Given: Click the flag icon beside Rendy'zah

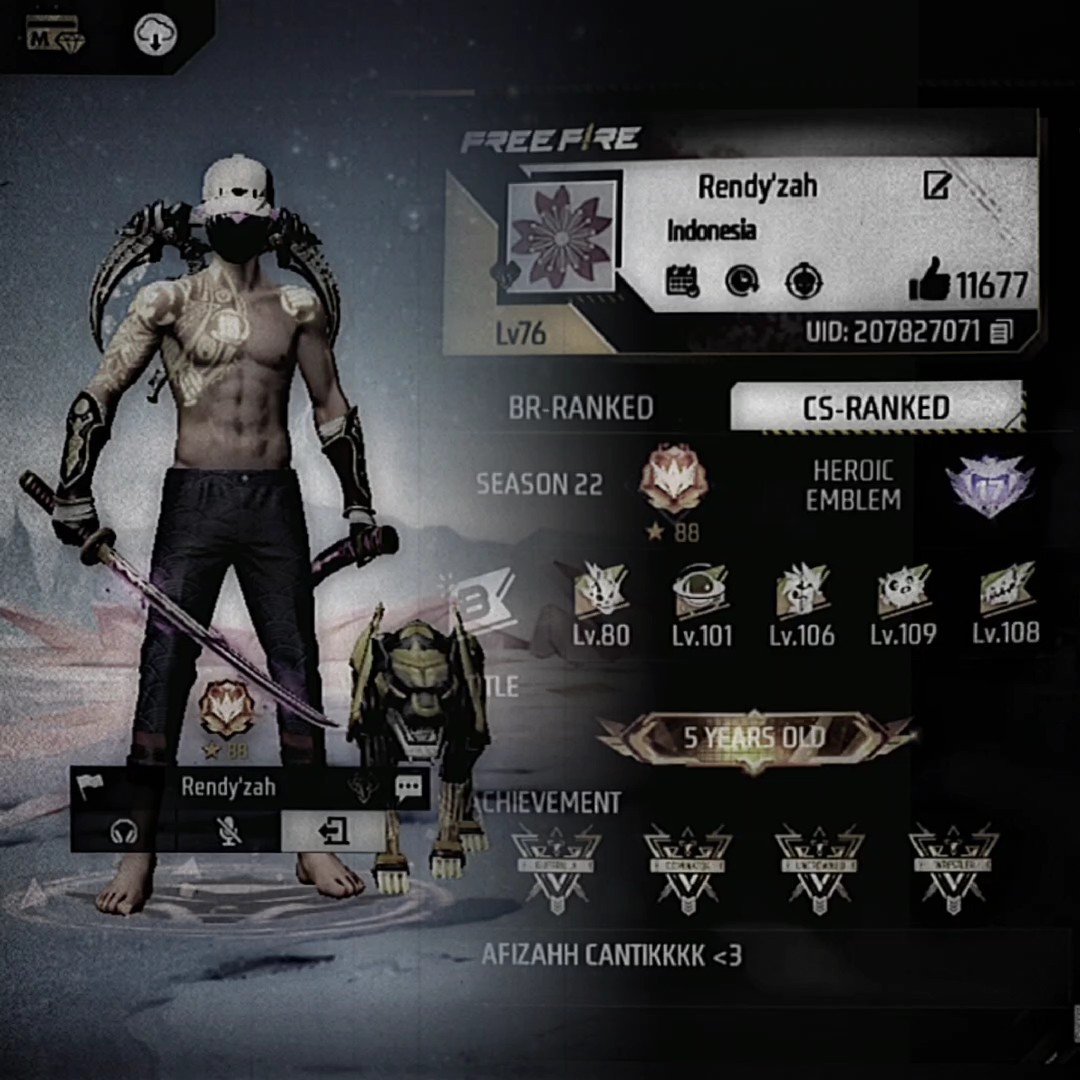Looking at the screenshot, I should pos(90,788).
